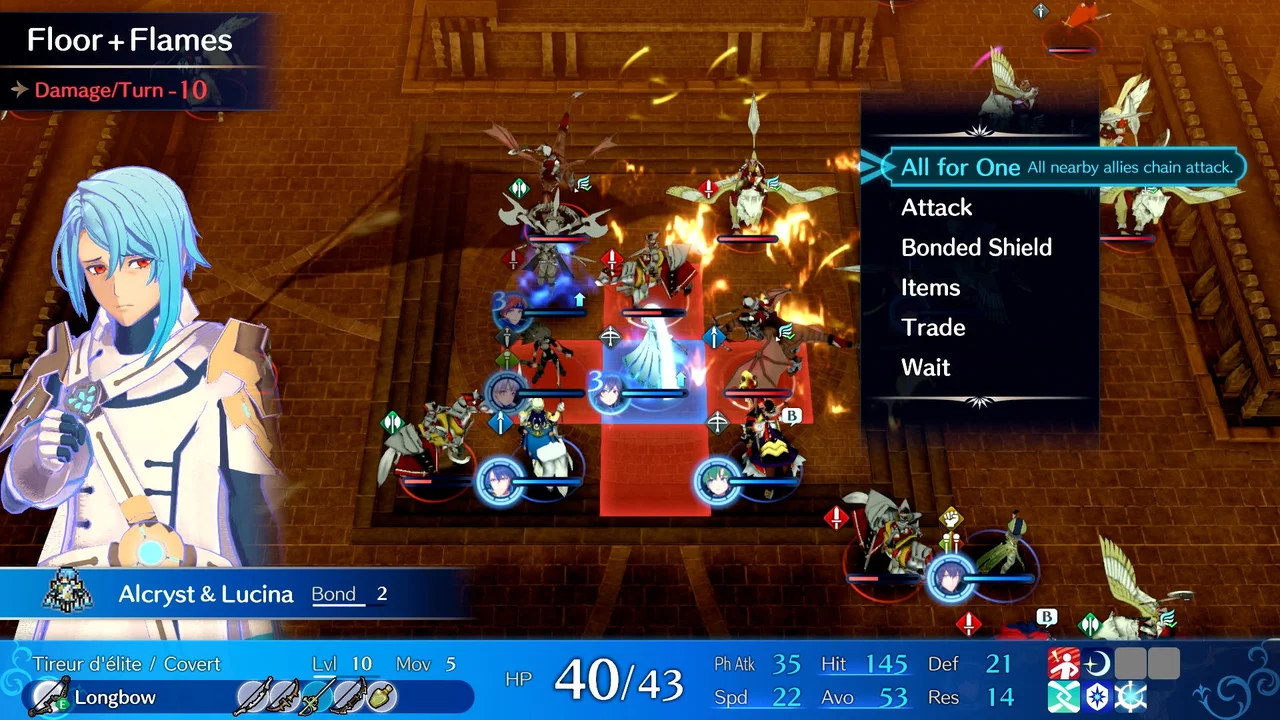Click the red alert status skill icon
Viewport: 1280px width, 720px height.
1065,663
